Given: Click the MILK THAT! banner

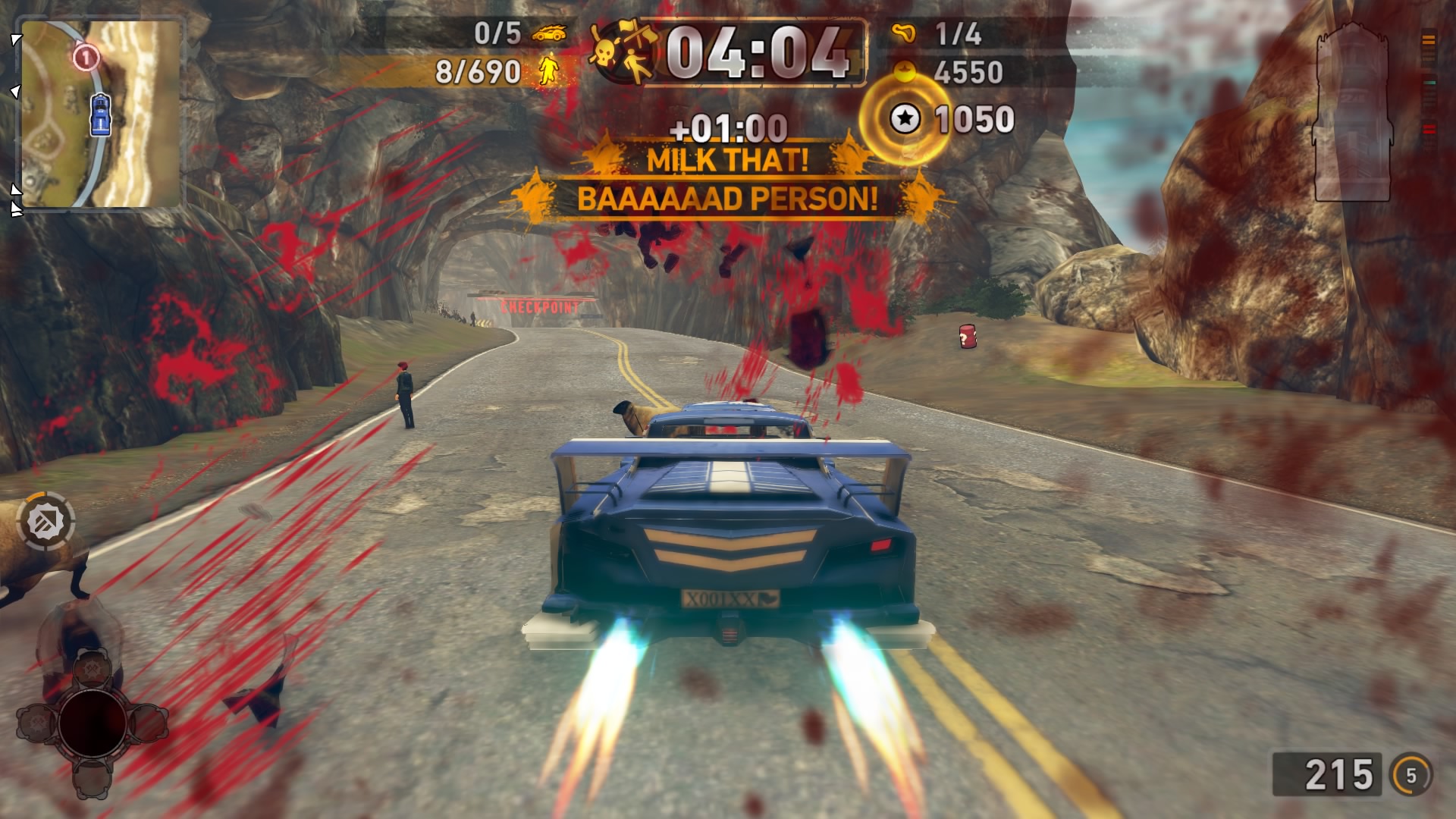Looking at the screenshot, I should tap(726, 161).
